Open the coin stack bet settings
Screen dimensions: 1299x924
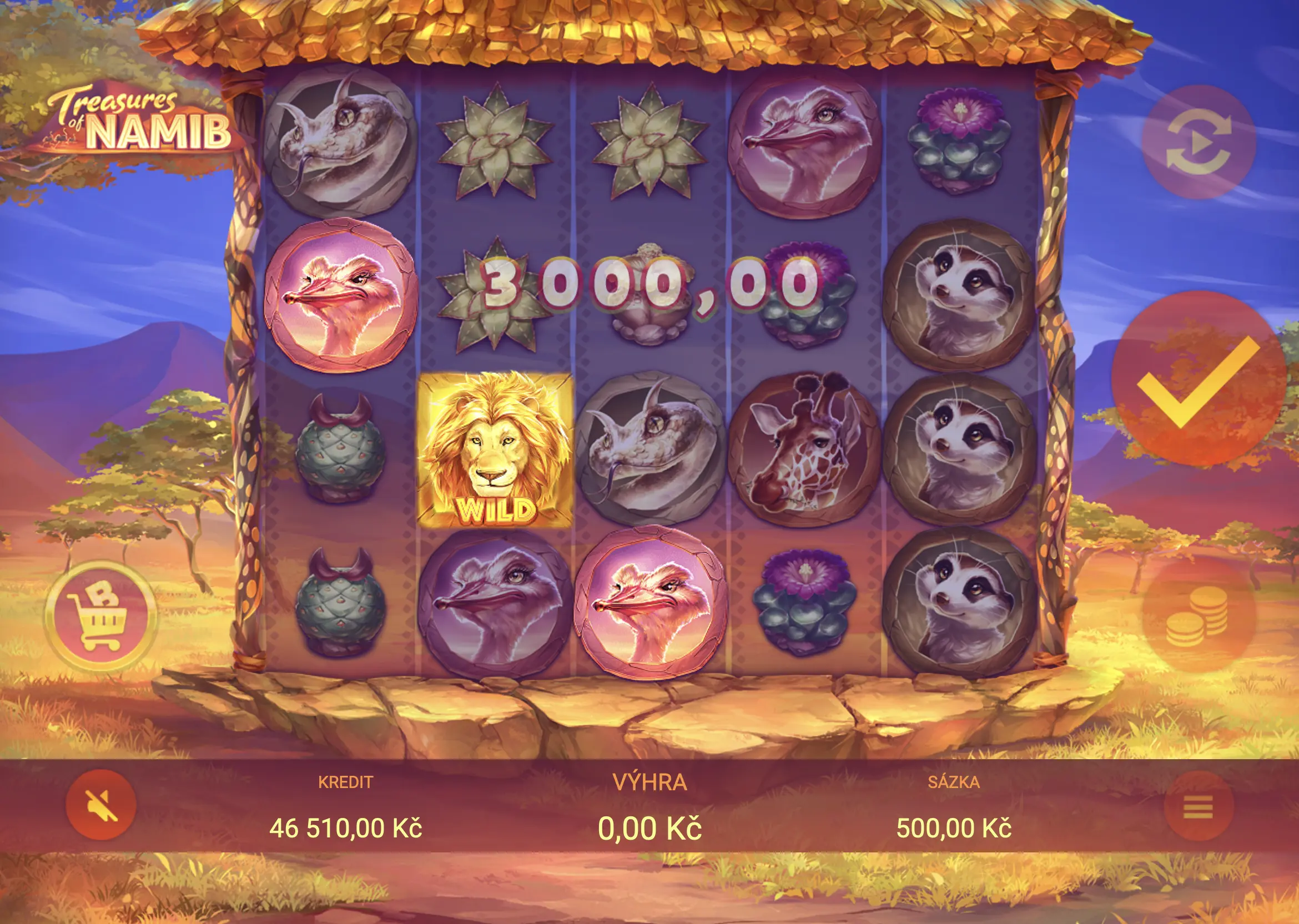pyautogui.click(x=1198, y=617)
